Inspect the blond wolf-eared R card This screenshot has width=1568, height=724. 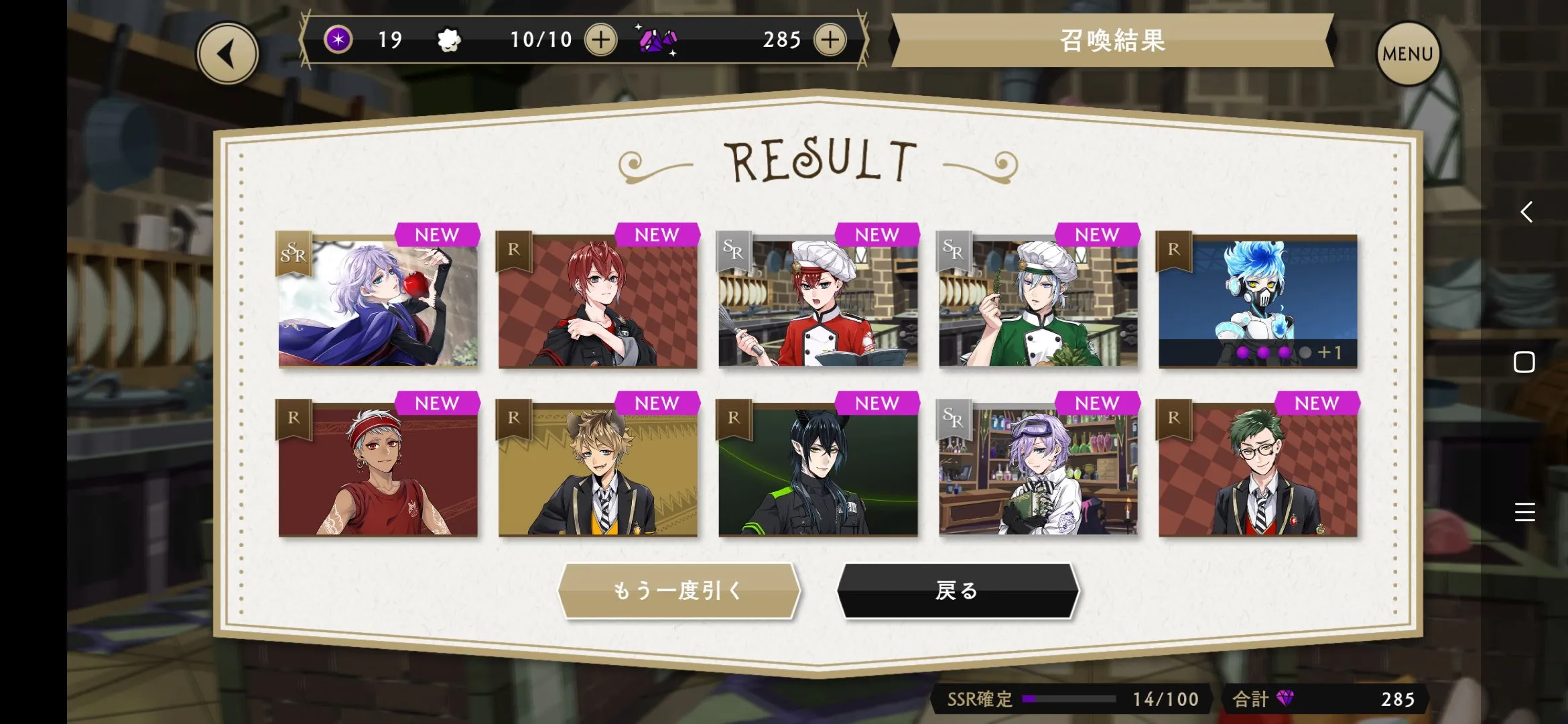(x=598, y=469)
